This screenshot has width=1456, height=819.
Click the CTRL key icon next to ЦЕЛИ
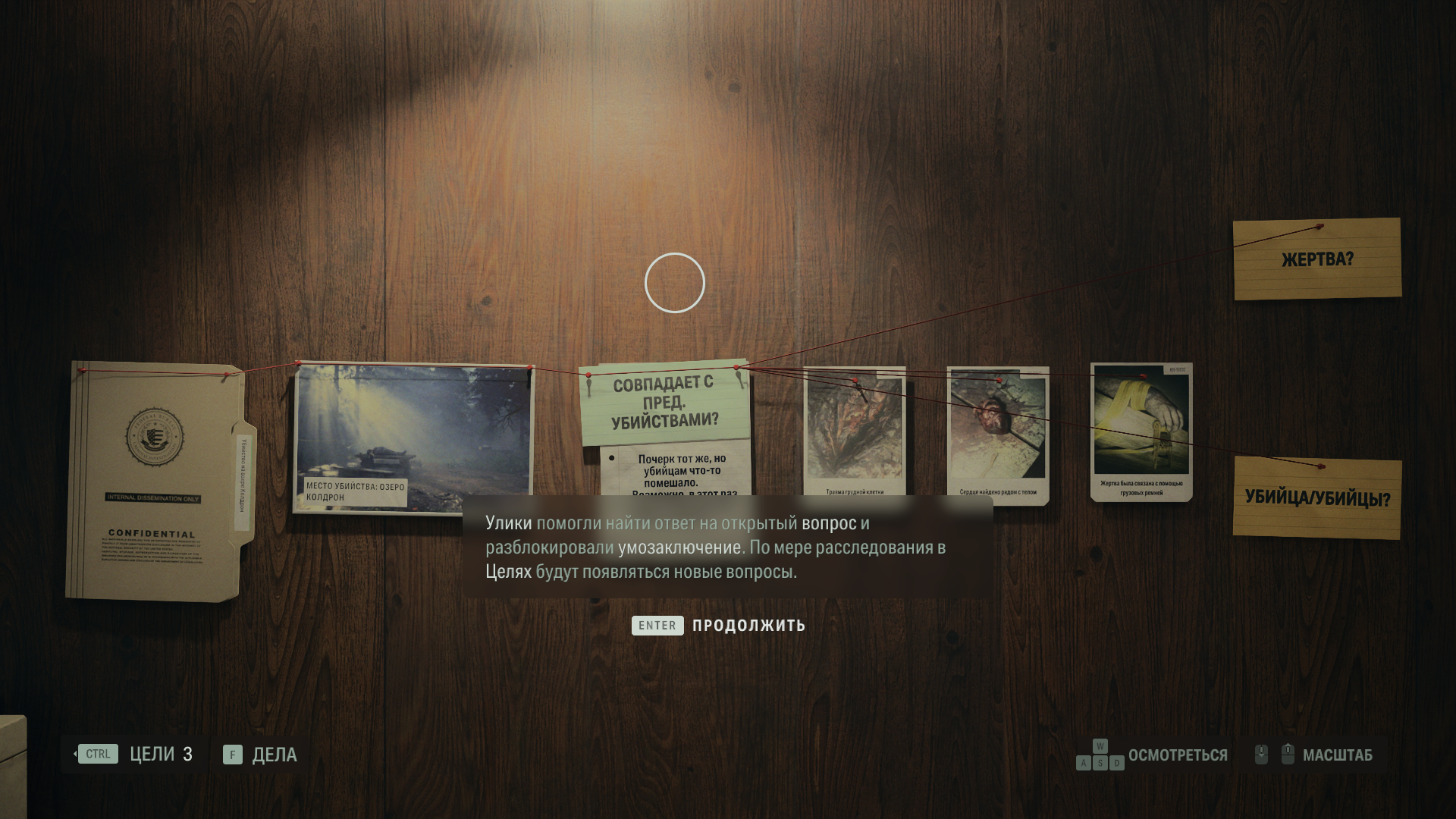[97, 754]
